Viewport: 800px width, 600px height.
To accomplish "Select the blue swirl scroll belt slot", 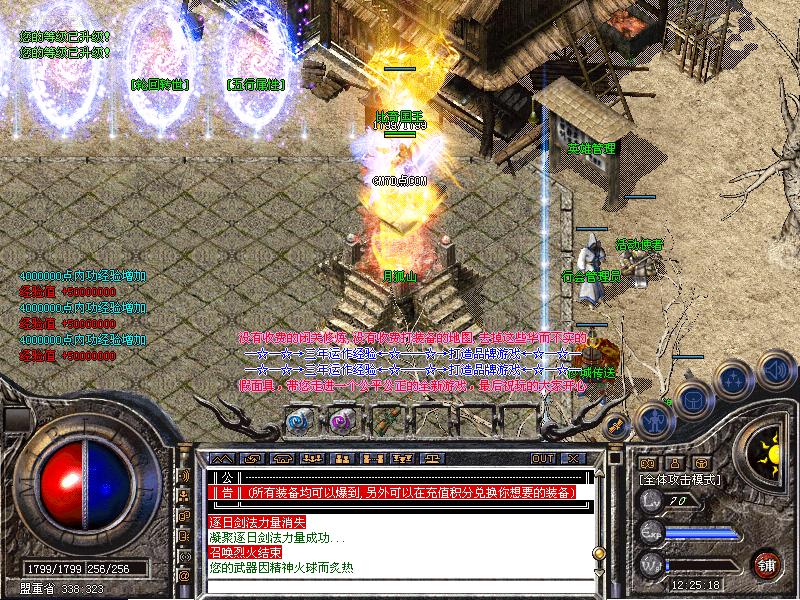I will tap(301, 421).
